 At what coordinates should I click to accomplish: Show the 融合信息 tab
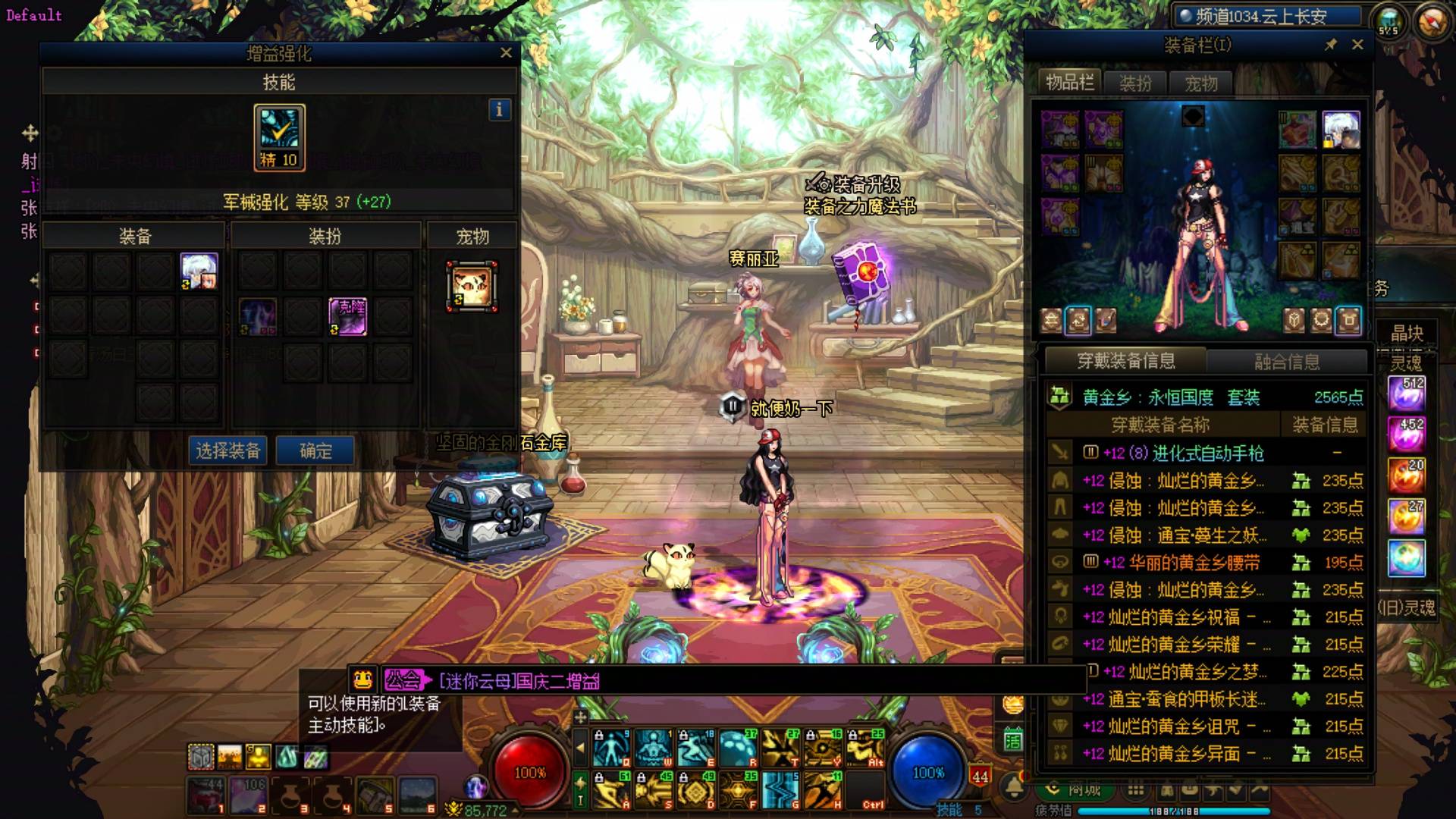pyautogui.click(x=1287, y=362)
